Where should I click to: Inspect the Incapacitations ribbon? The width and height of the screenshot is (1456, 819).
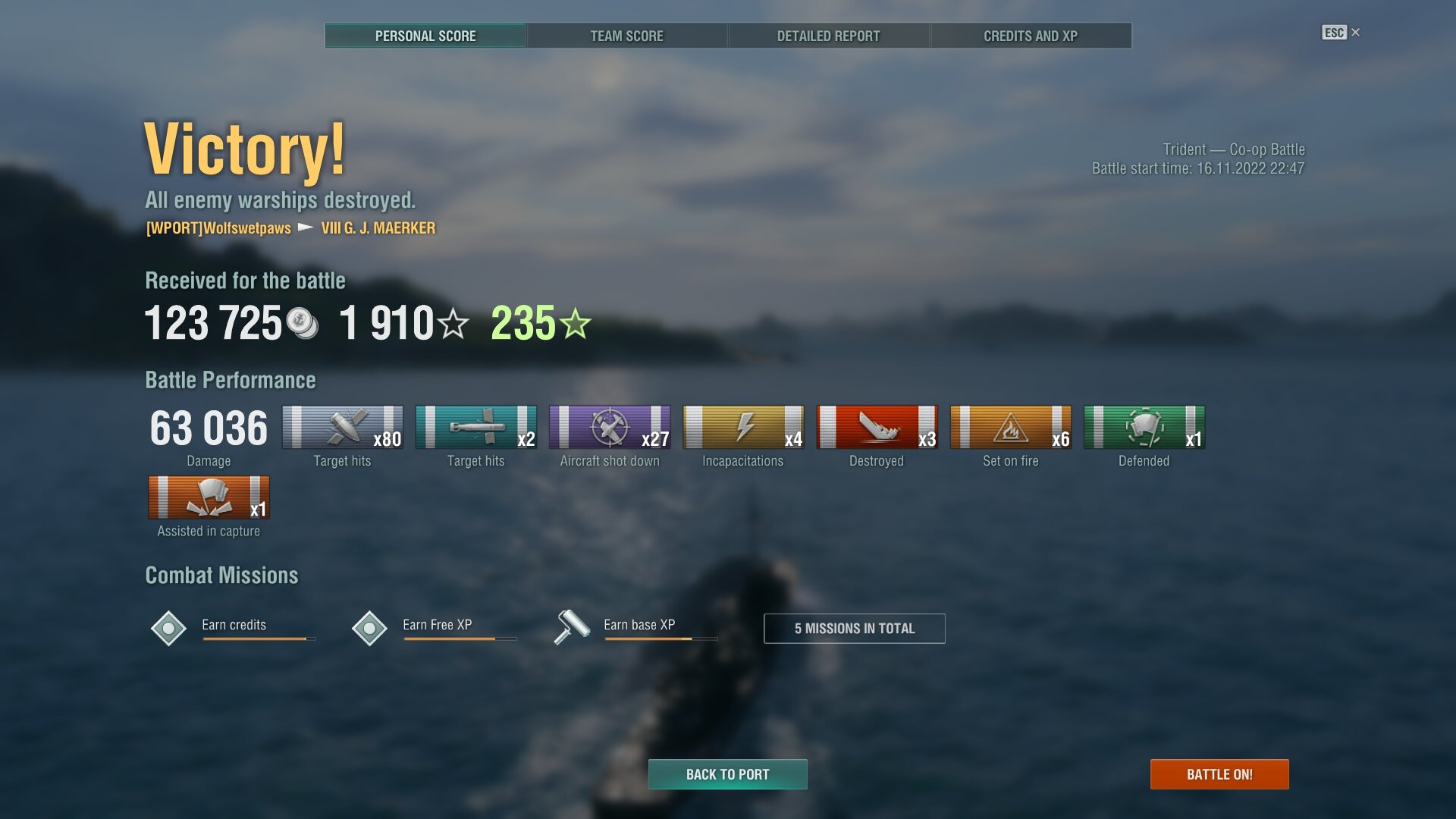[743, 428]
